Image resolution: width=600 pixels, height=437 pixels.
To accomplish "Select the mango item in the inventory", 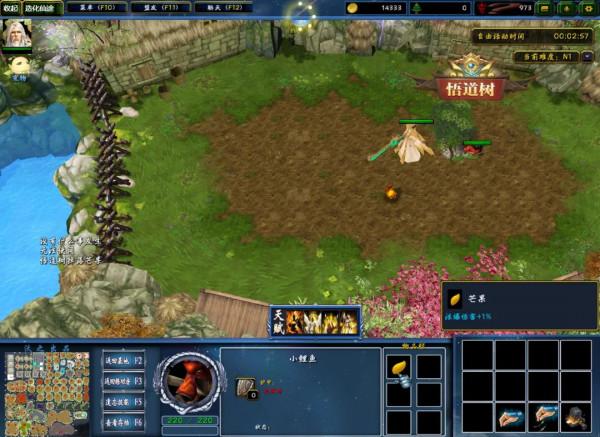I will pyautogui.click(x=398, y=368).
